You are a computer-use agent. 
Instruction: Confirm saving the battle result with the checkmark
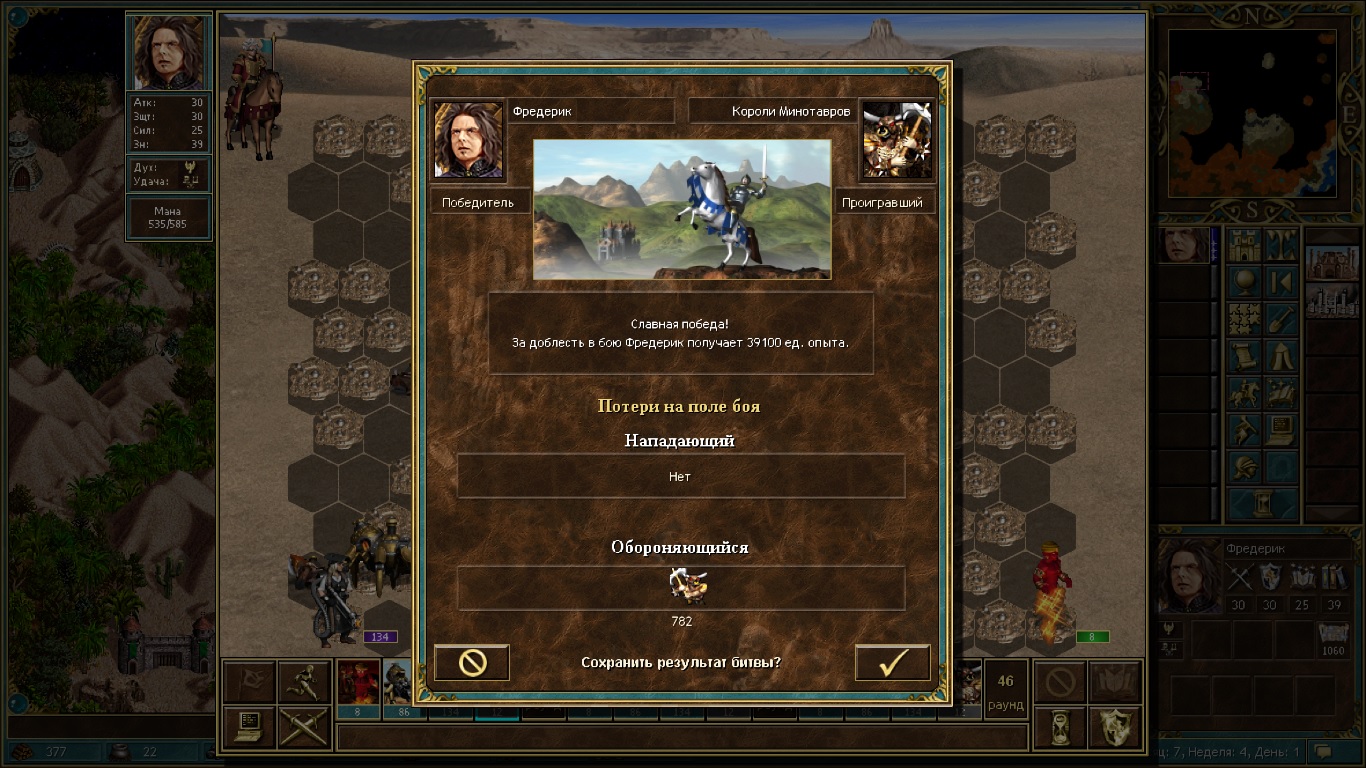(892, 663)
